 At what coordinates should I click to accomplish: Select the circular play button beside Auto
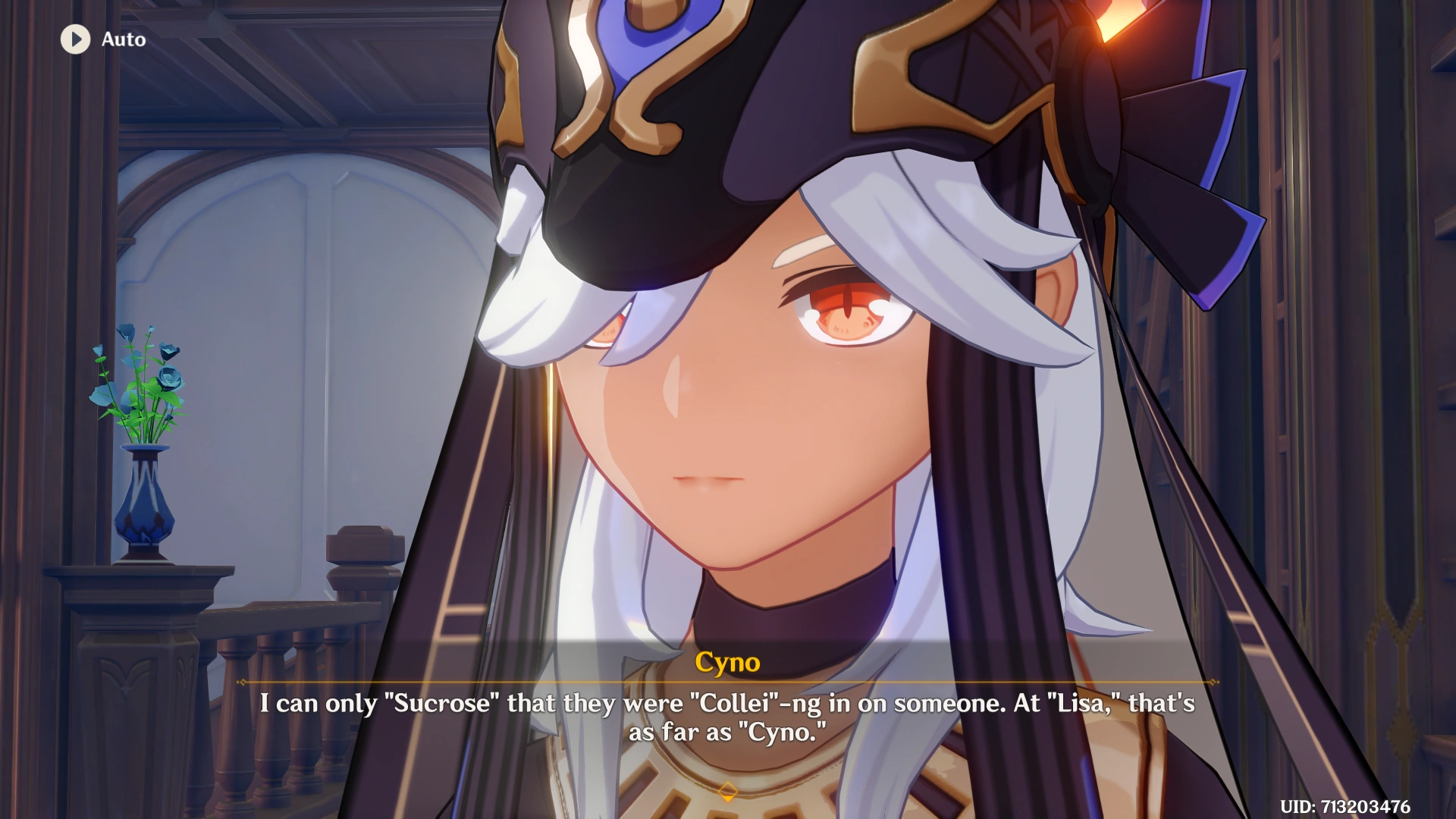click(x=74, y=39)
